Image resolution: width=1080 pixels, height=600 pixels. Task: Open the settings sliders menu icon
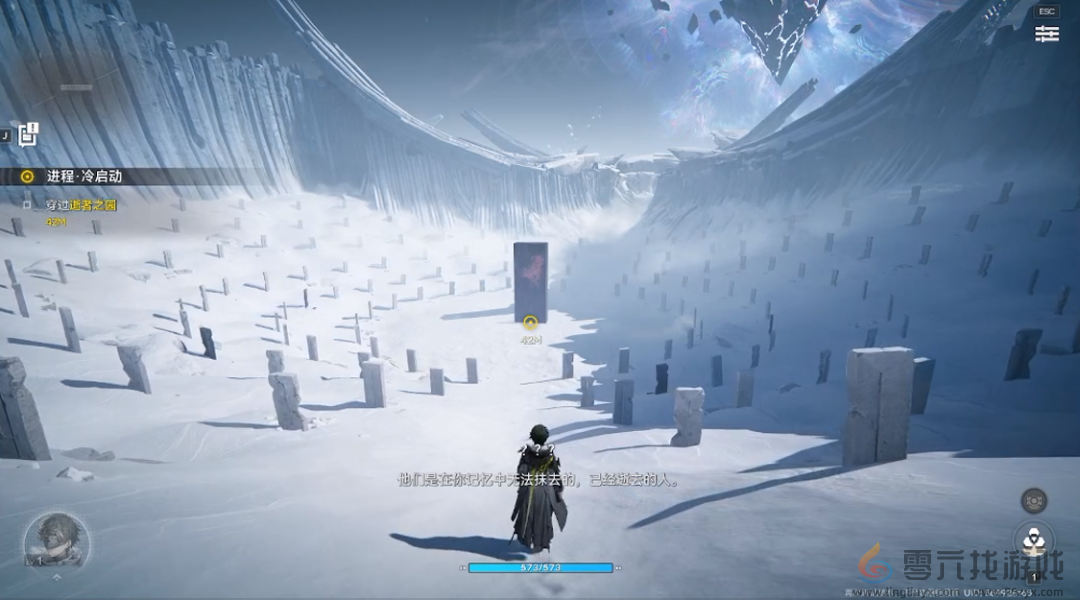pyautogui.click(x=1046, y=34)
